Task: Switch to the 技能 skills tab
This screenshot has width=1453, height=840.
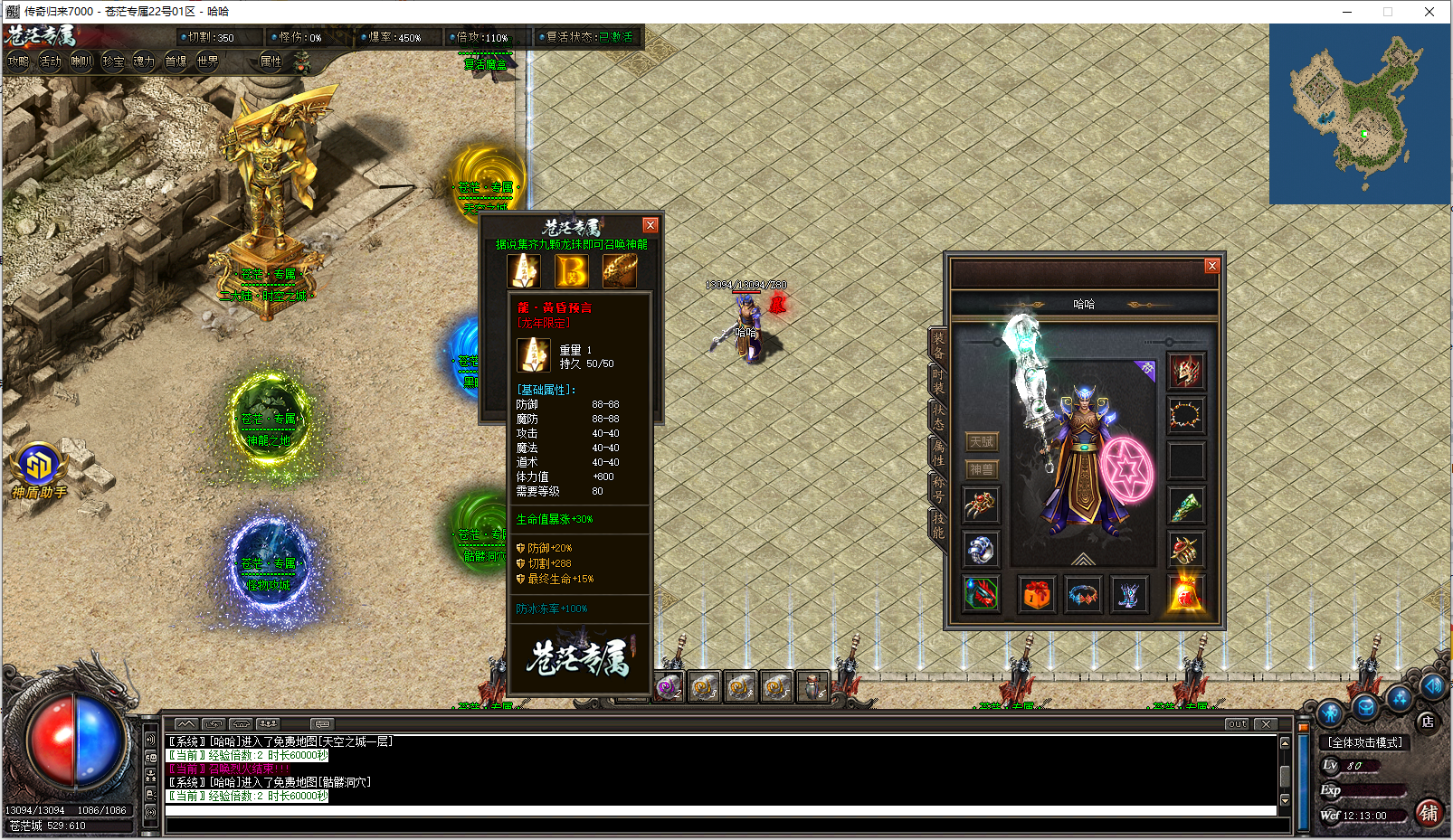Action: (x=938, y=524)
